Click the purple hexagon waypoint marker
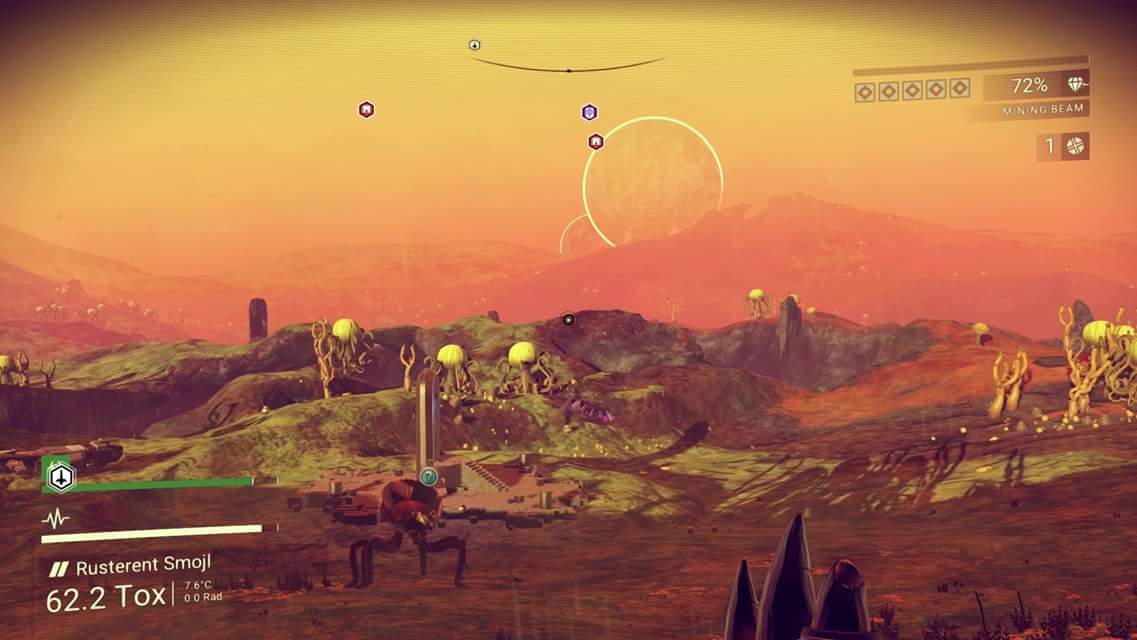 tap(590, 112)
